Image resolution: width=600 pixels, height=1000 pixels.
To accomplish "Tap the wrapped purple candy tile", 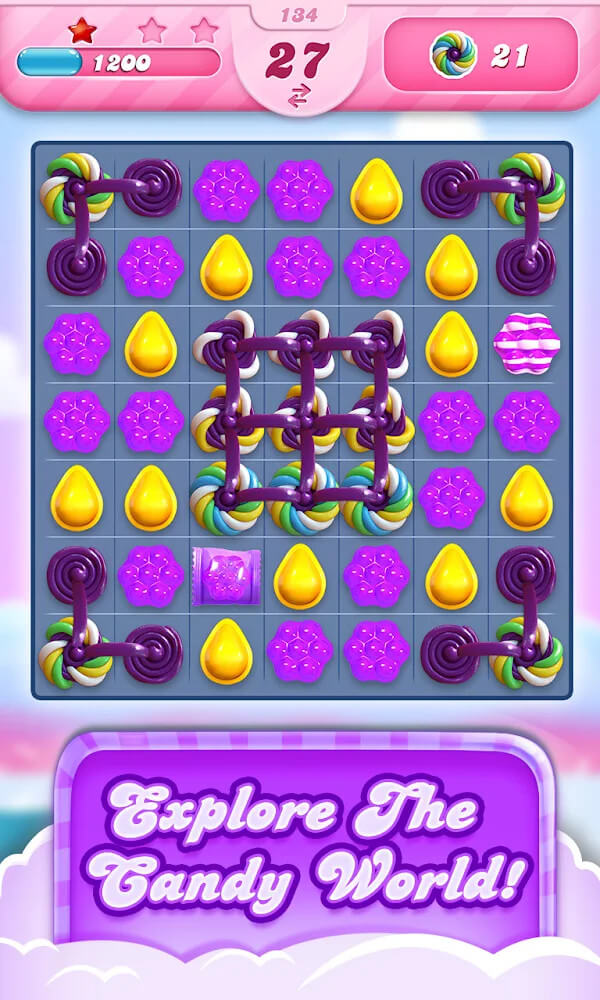I will [227, 575].
